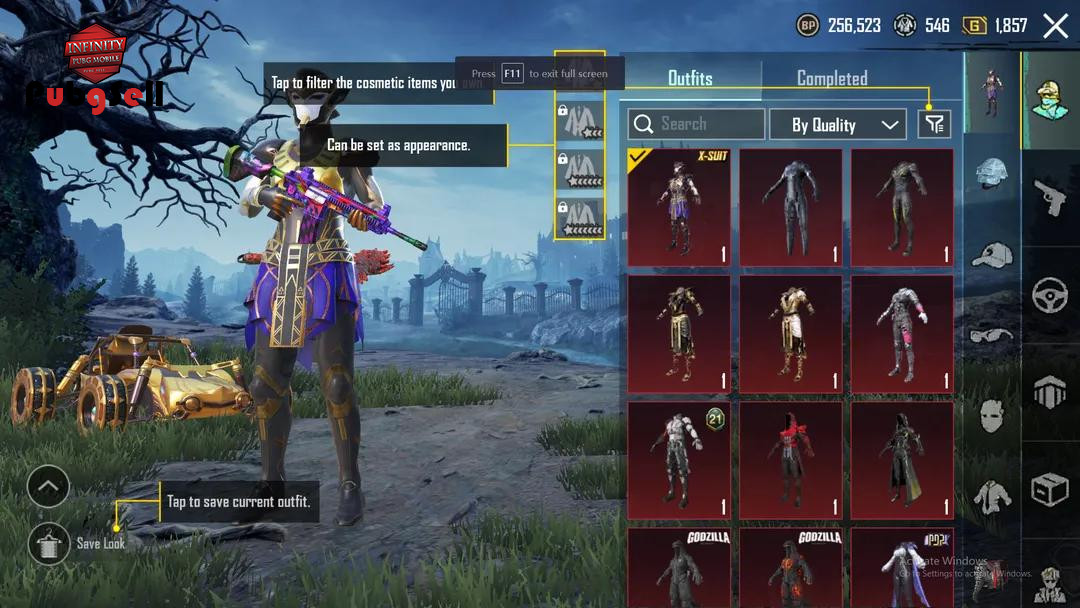Open the steering wheel vehicle skins section
Screen dimensions: 1080x608
[x=1050, y=296]
